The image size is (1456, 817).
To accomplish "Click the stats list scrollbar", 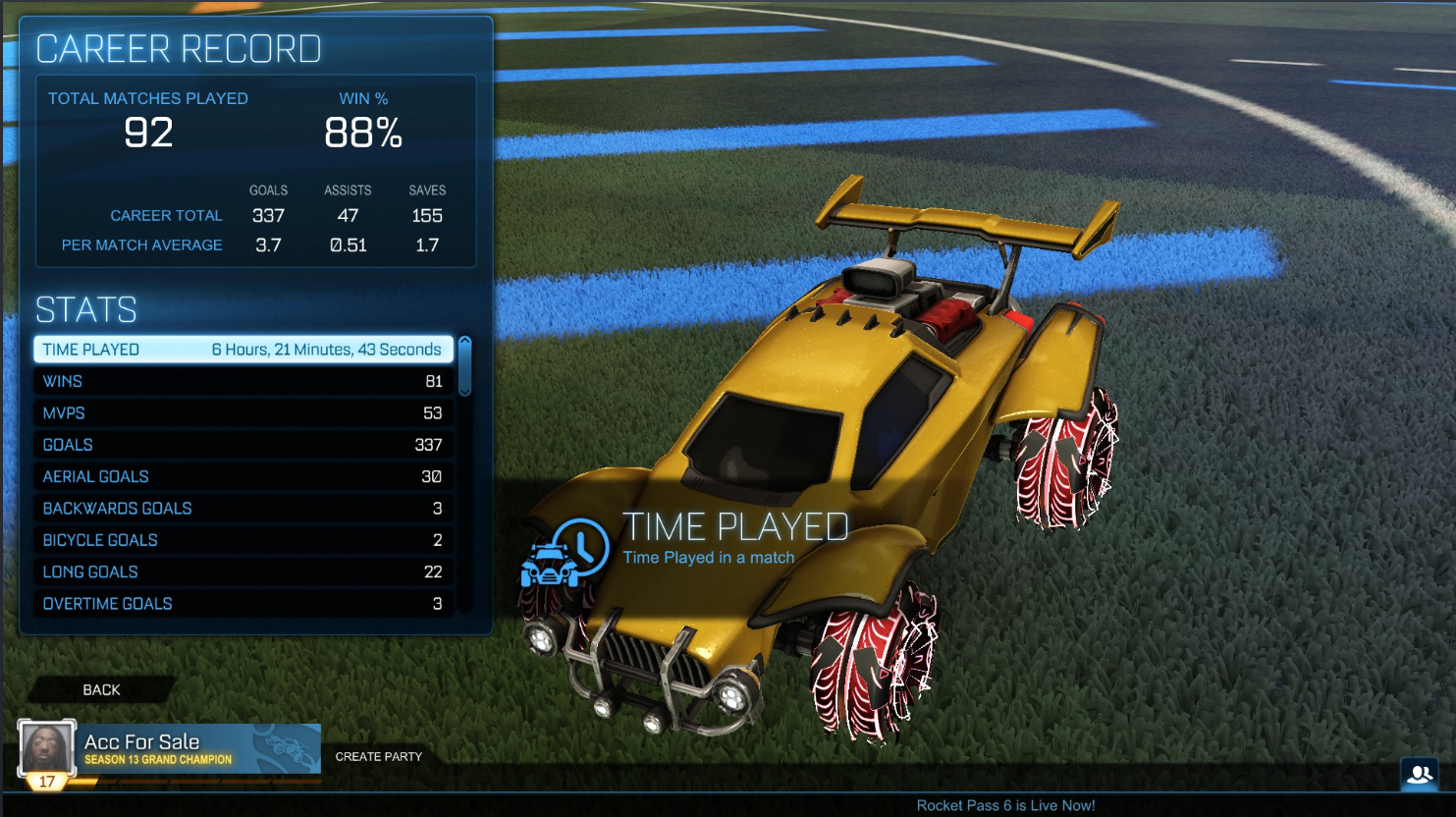I will [x=465, y=366].
